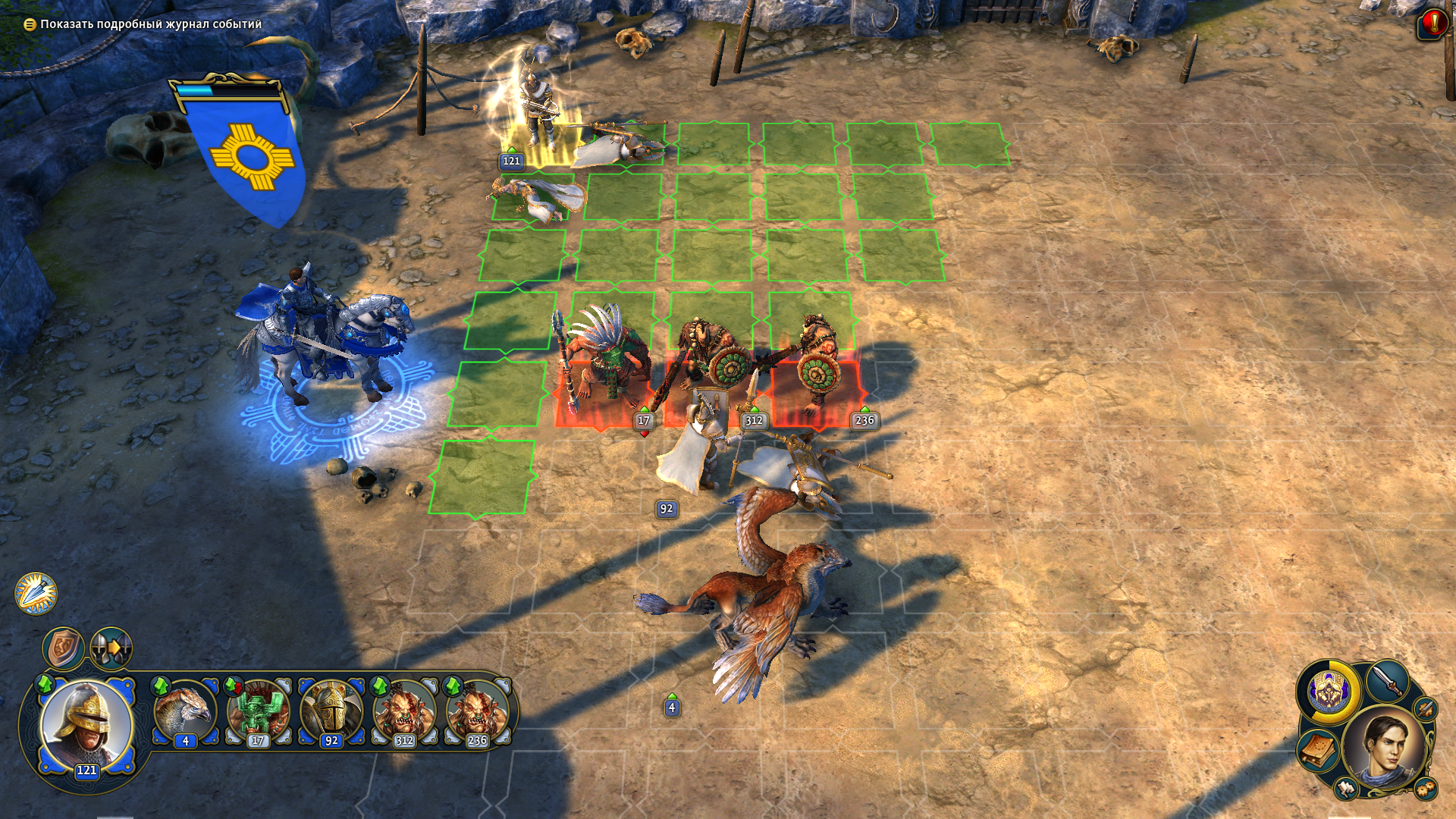Click the white flag surrender button
Viewport: 1456px width, 819px height.
(x=1347, y=789)
